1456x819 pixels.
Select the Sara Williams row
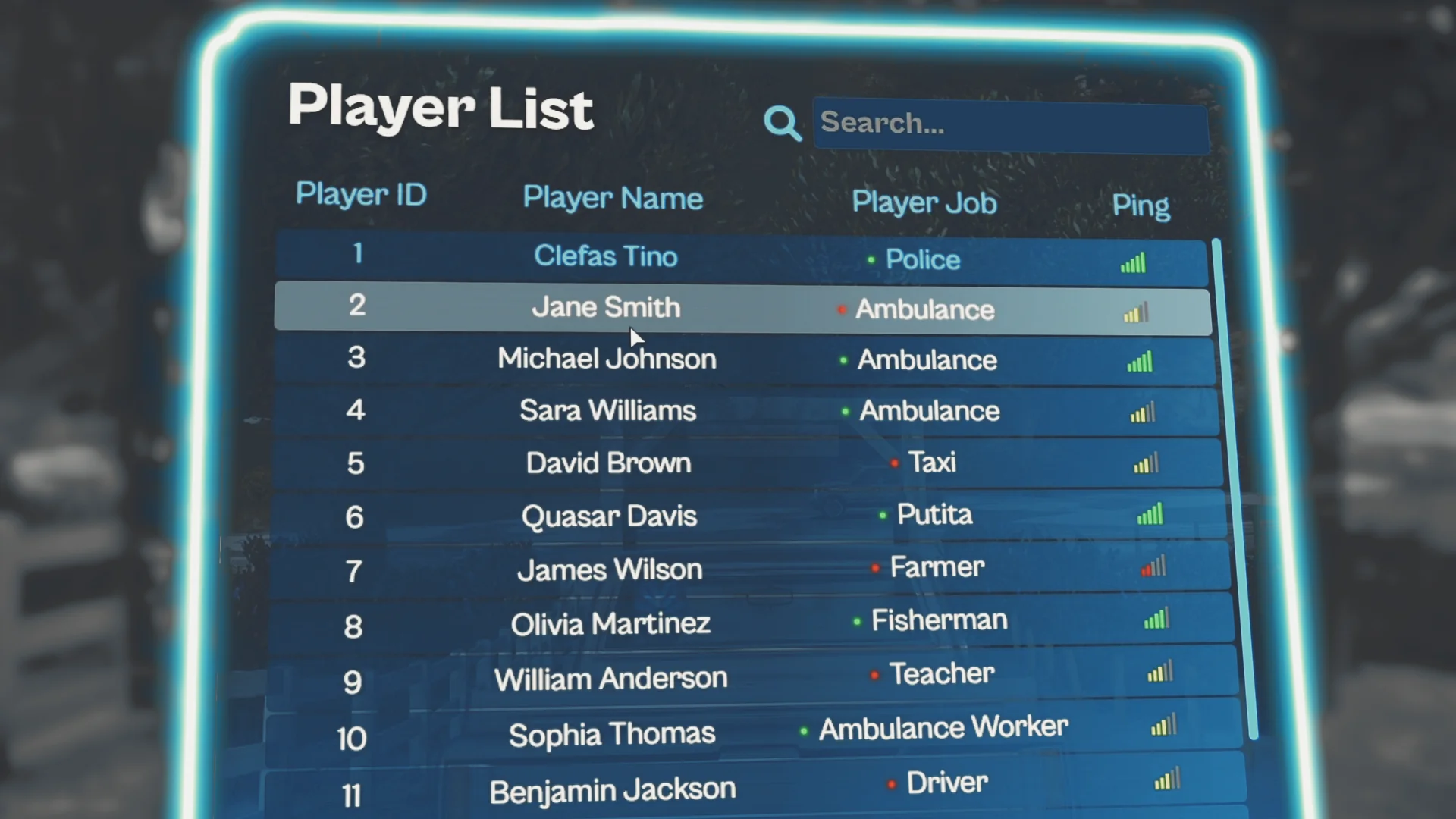(607, 411)
